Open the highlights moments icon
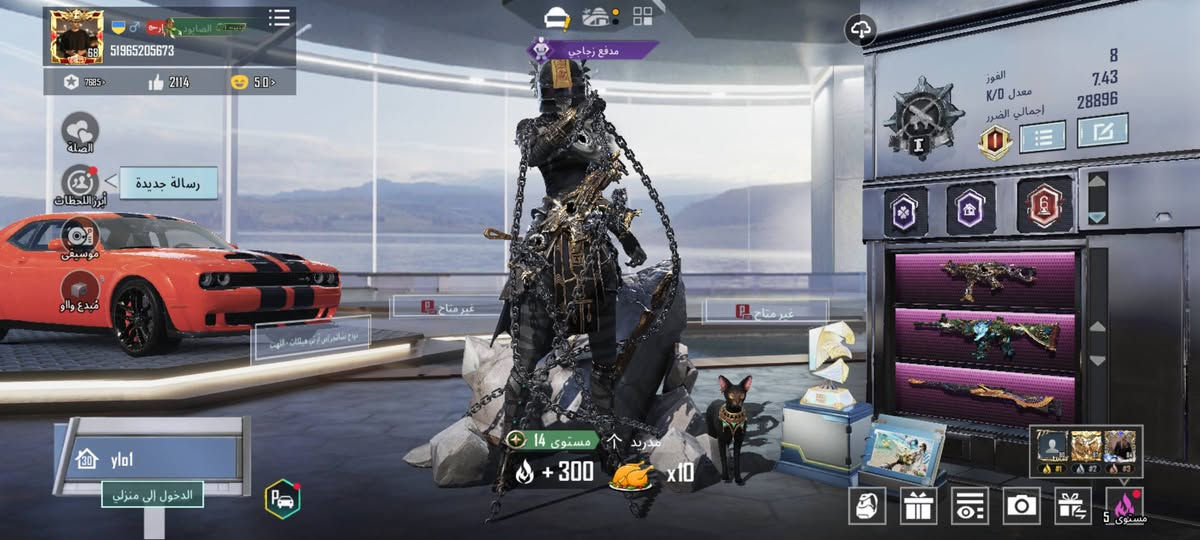Screen dimensions: 1200x540 (80, 183)
